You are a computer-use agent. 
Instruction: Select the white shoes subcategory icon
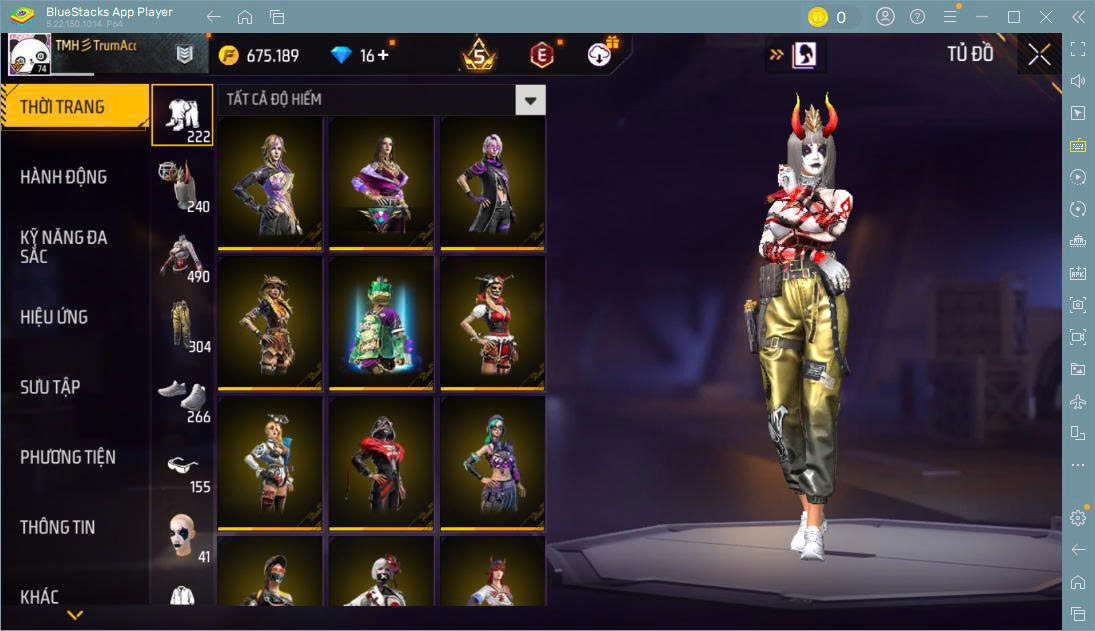point(182,396)
